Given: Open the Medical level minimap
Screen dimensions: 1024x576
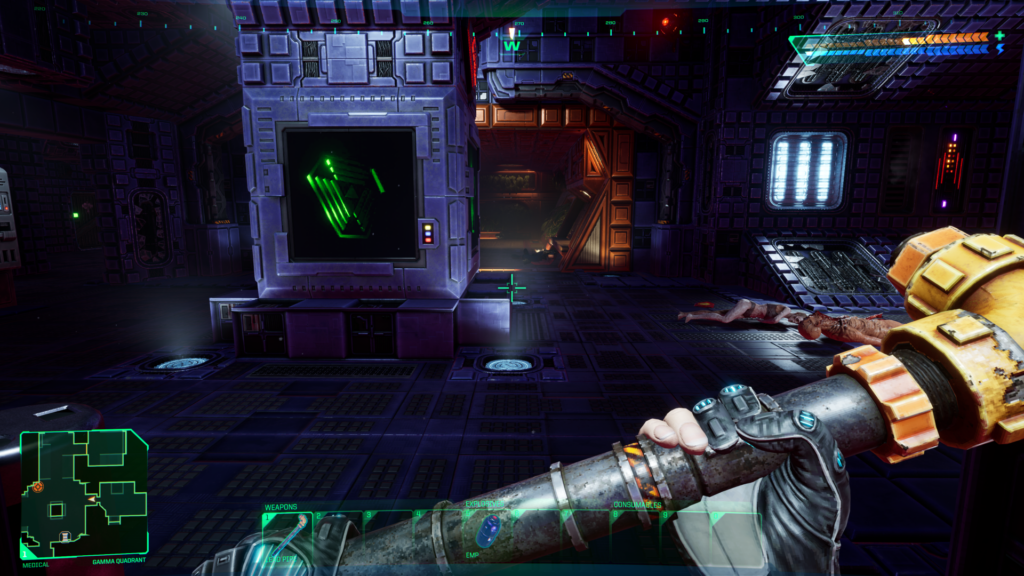Looking at the screenshot, I should 84,493.
